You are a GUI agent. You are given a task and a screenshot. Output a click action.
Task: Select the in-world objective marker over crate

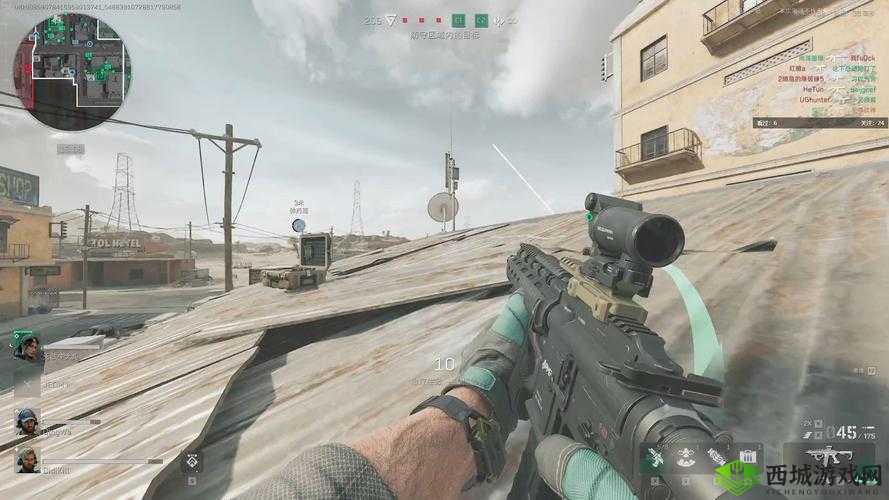click(x=298, y=225)
